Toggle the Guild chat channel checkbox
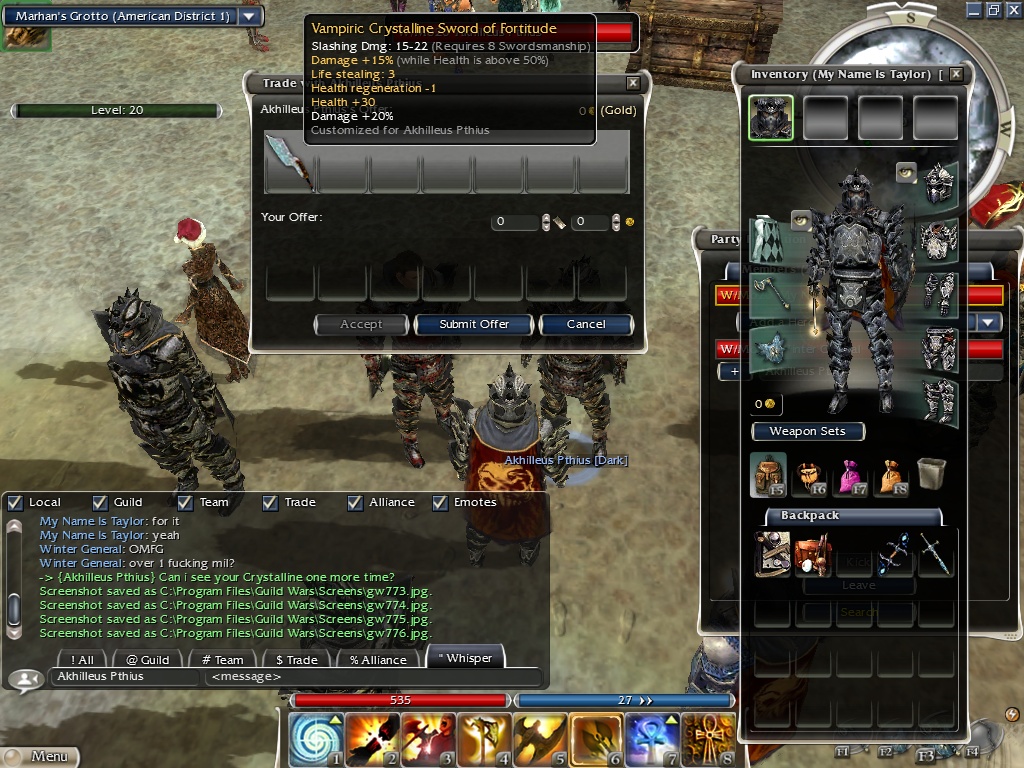Image resolution: width=1024 pixels, height=768 pixels. click(x=100, y=502)
